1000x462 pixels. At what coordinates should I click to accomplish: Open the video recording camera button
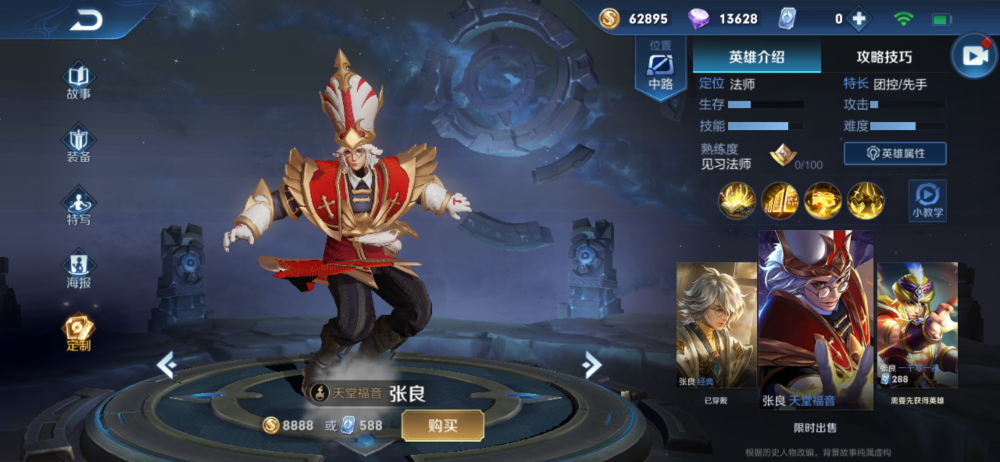[971, 57]
